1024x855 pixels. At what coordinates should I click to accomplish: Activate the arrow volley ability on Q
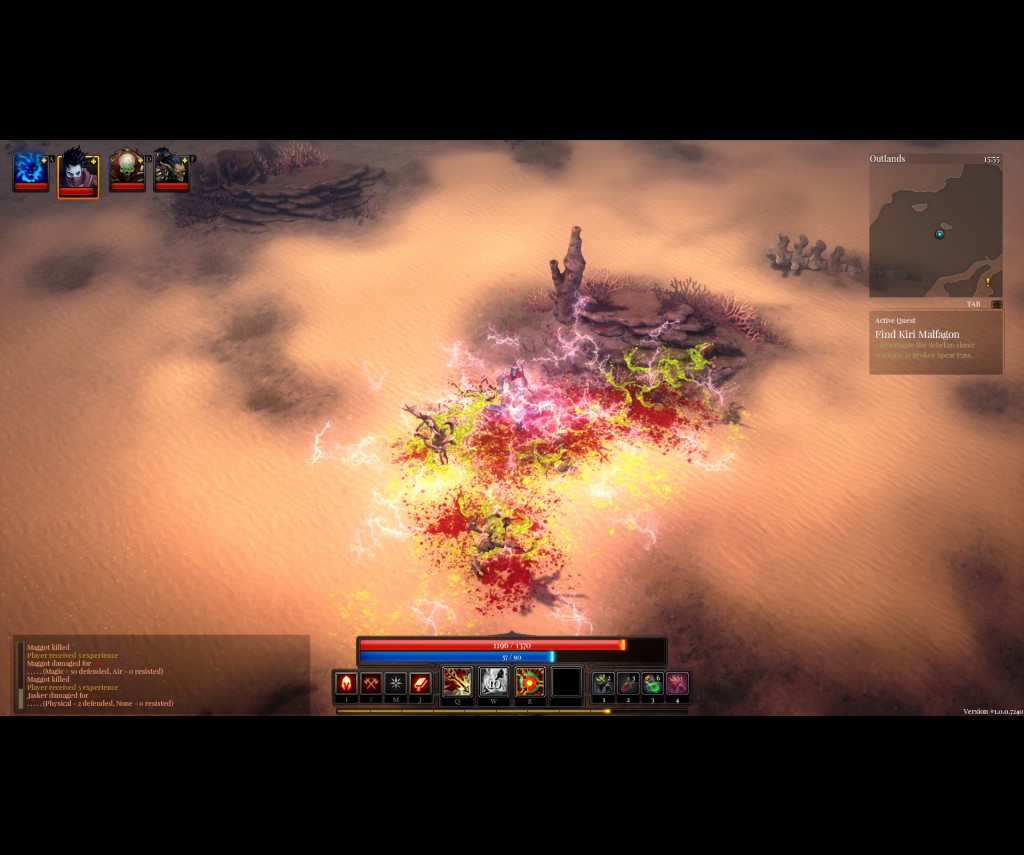pyautogui.click(x=458, y=682)
